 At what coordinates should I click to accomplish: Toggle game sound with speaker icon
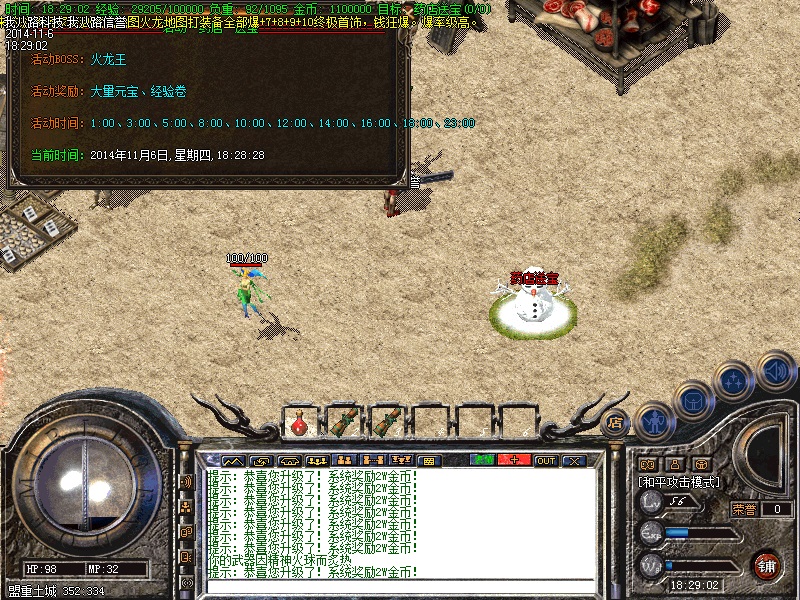pos(775,371)
